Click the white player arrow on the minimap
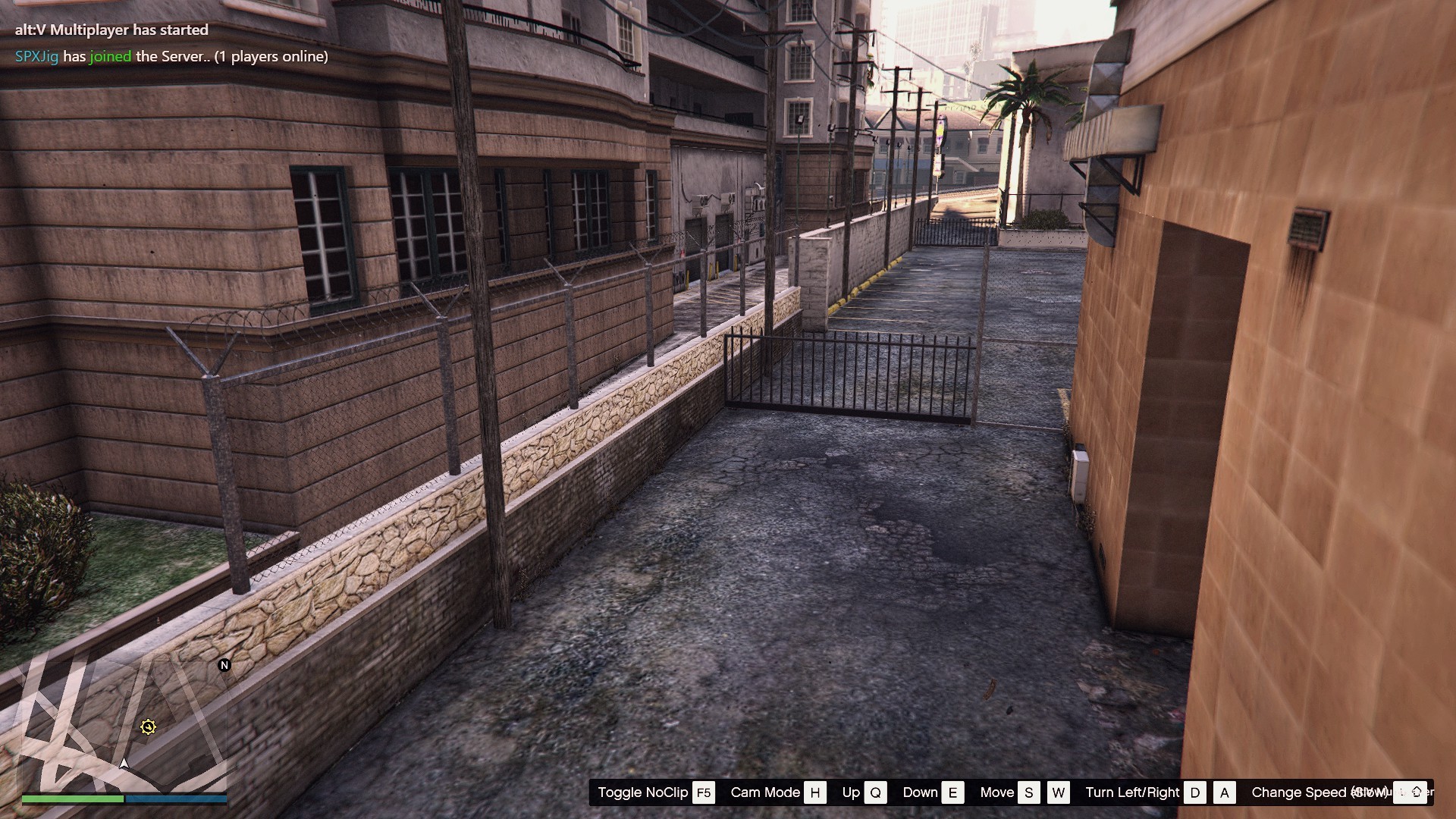The width and height of the screenshot is (1456, 819). click(x=124, y=763)
